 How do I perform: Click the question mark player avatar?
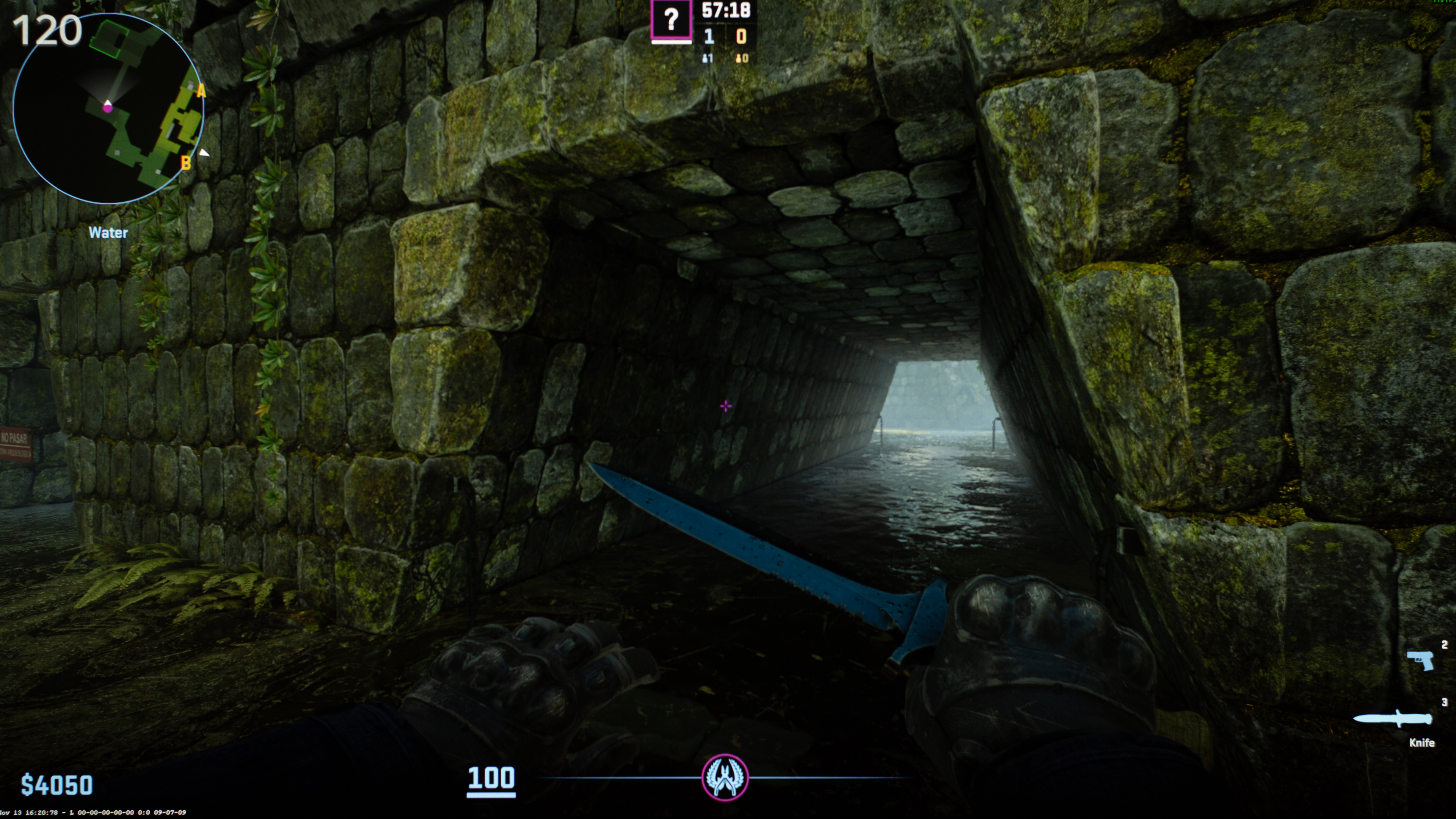671,20
